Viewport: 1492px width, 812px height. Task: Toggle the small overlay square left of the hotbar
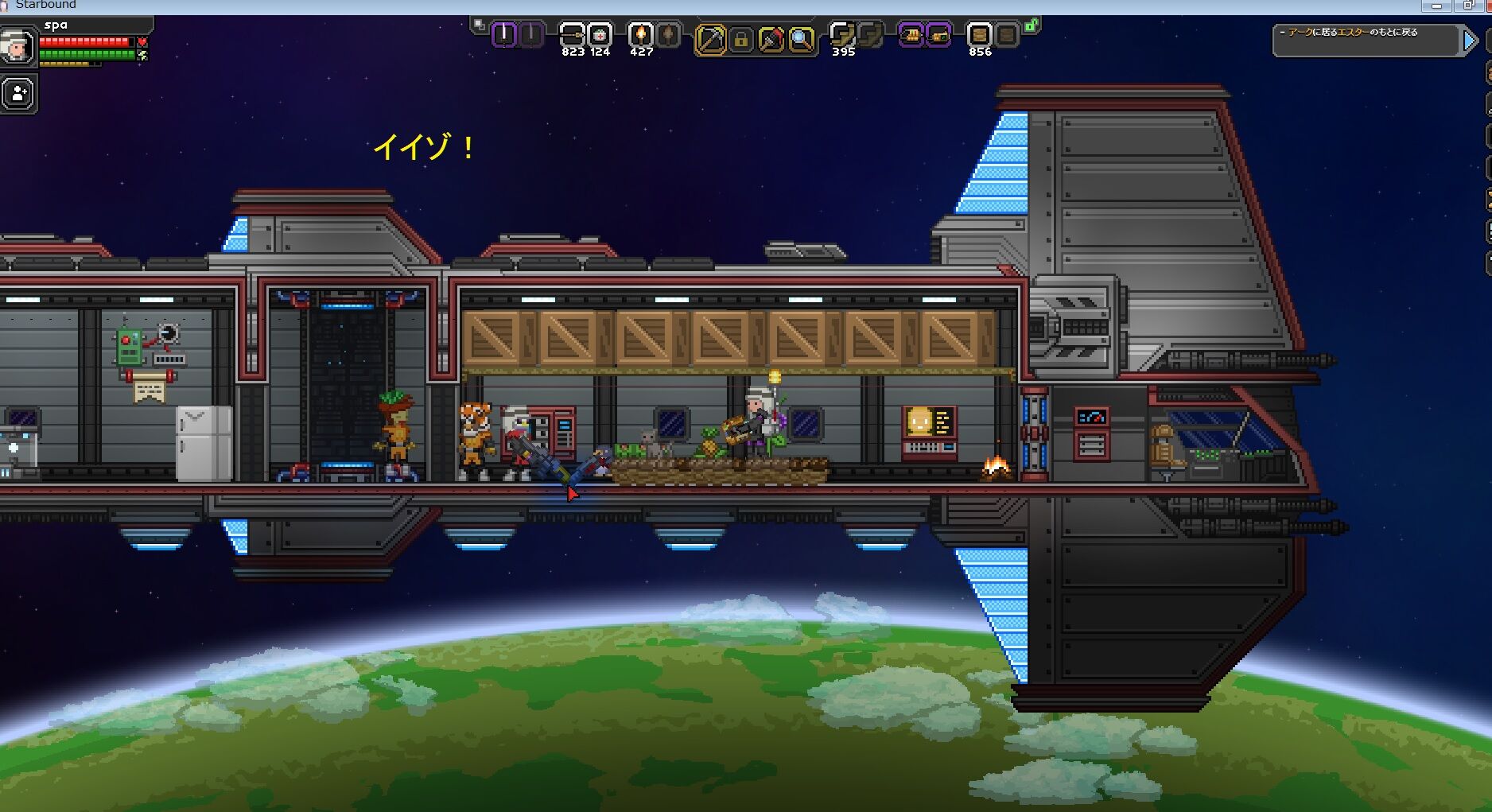[478, 23]
